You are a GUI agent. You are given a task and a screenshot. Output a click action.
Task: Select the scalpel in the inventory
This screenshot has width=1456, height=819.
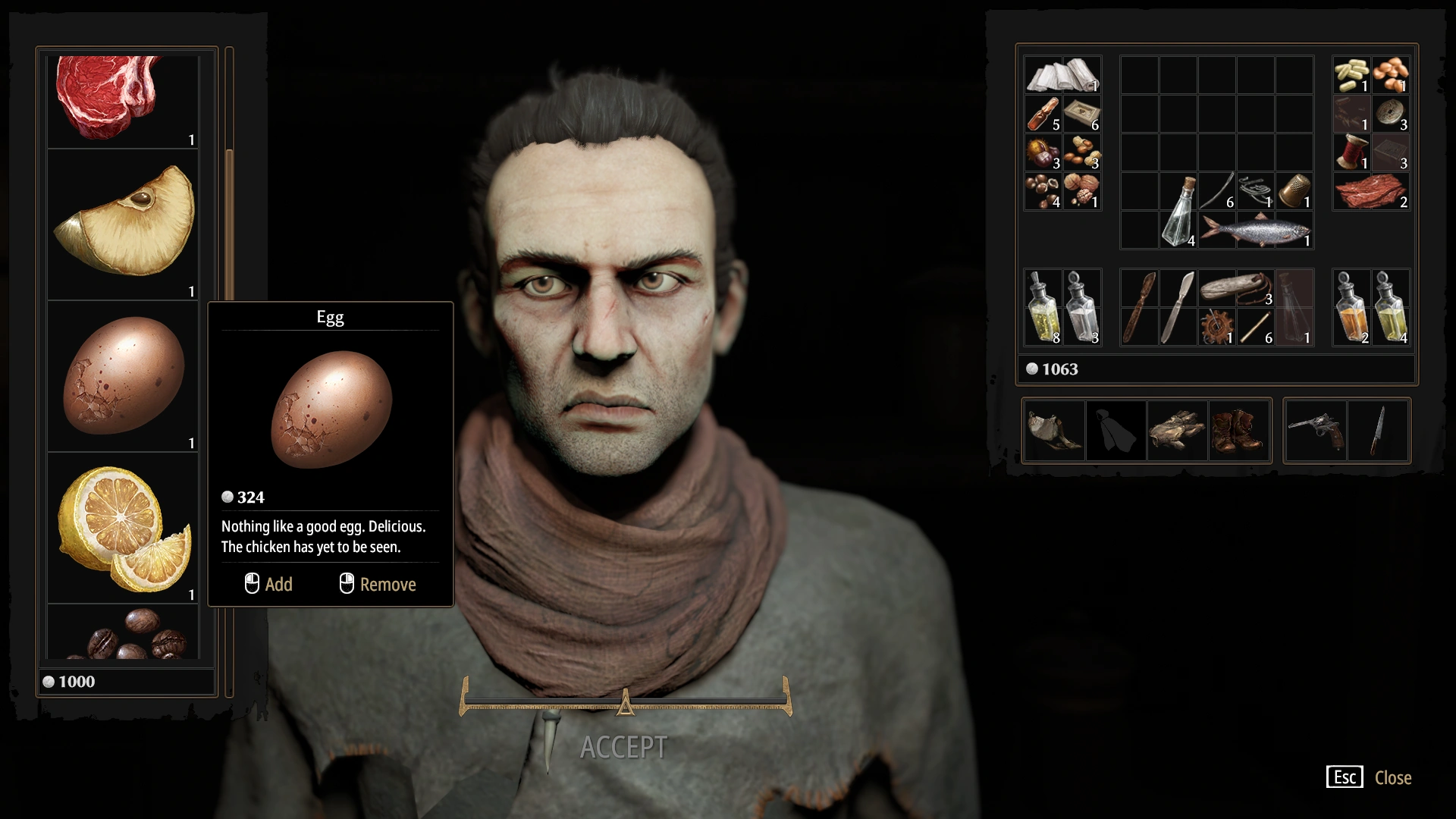pyautogui.click(x=1178, y=308)
